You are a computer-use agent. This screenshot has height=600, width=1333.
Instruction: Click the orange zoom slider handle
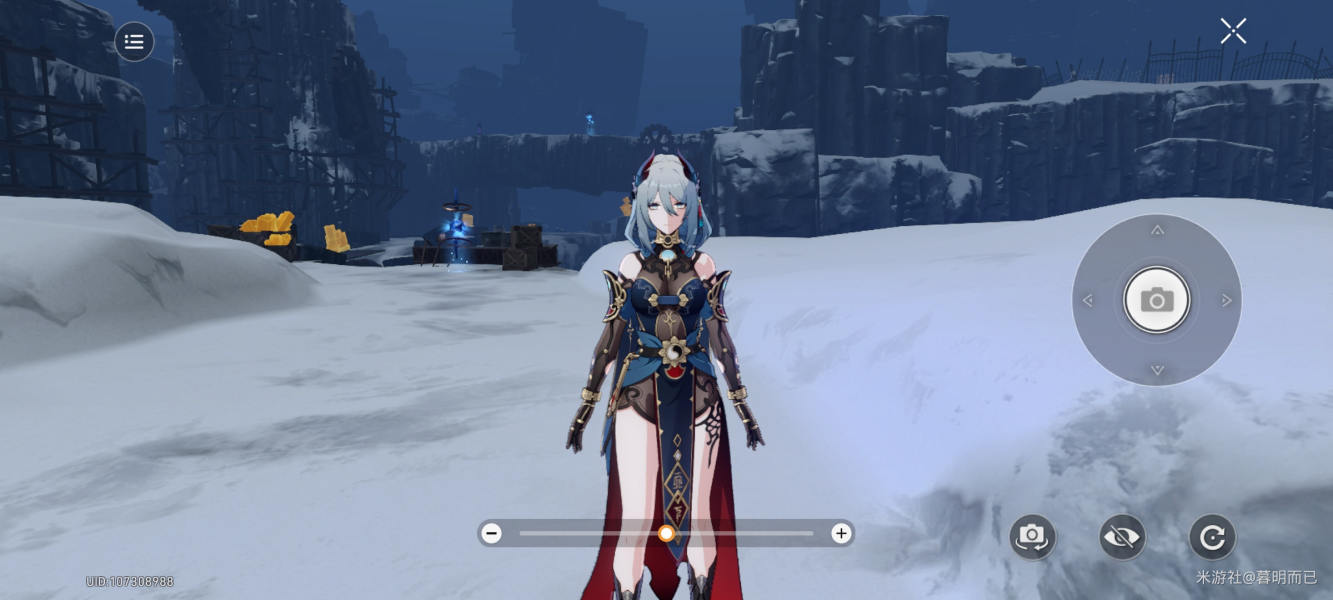[x=666, y=533]
